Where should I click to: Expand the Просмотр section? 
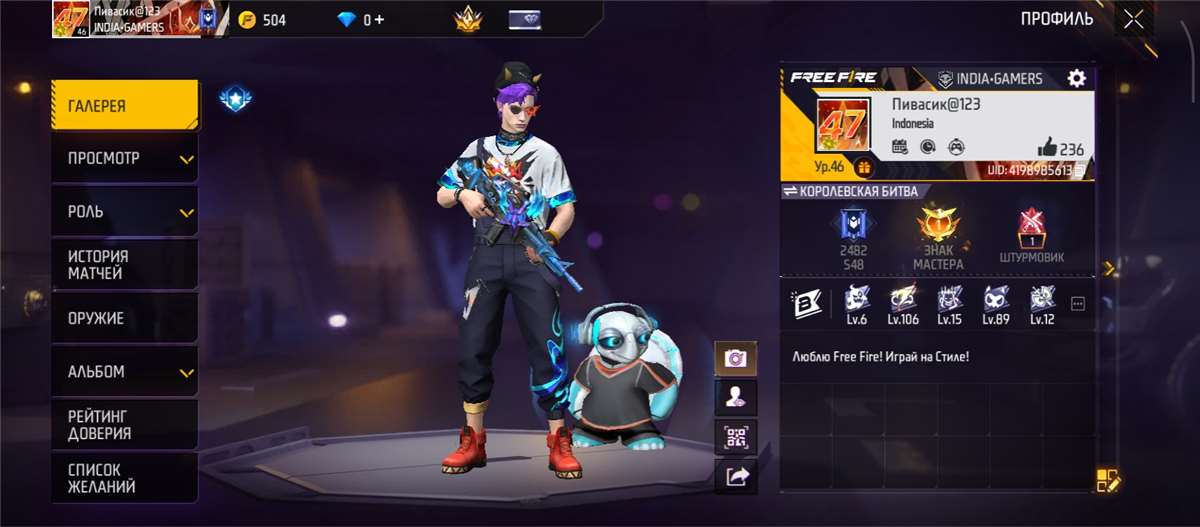click(x=125, y=158)
